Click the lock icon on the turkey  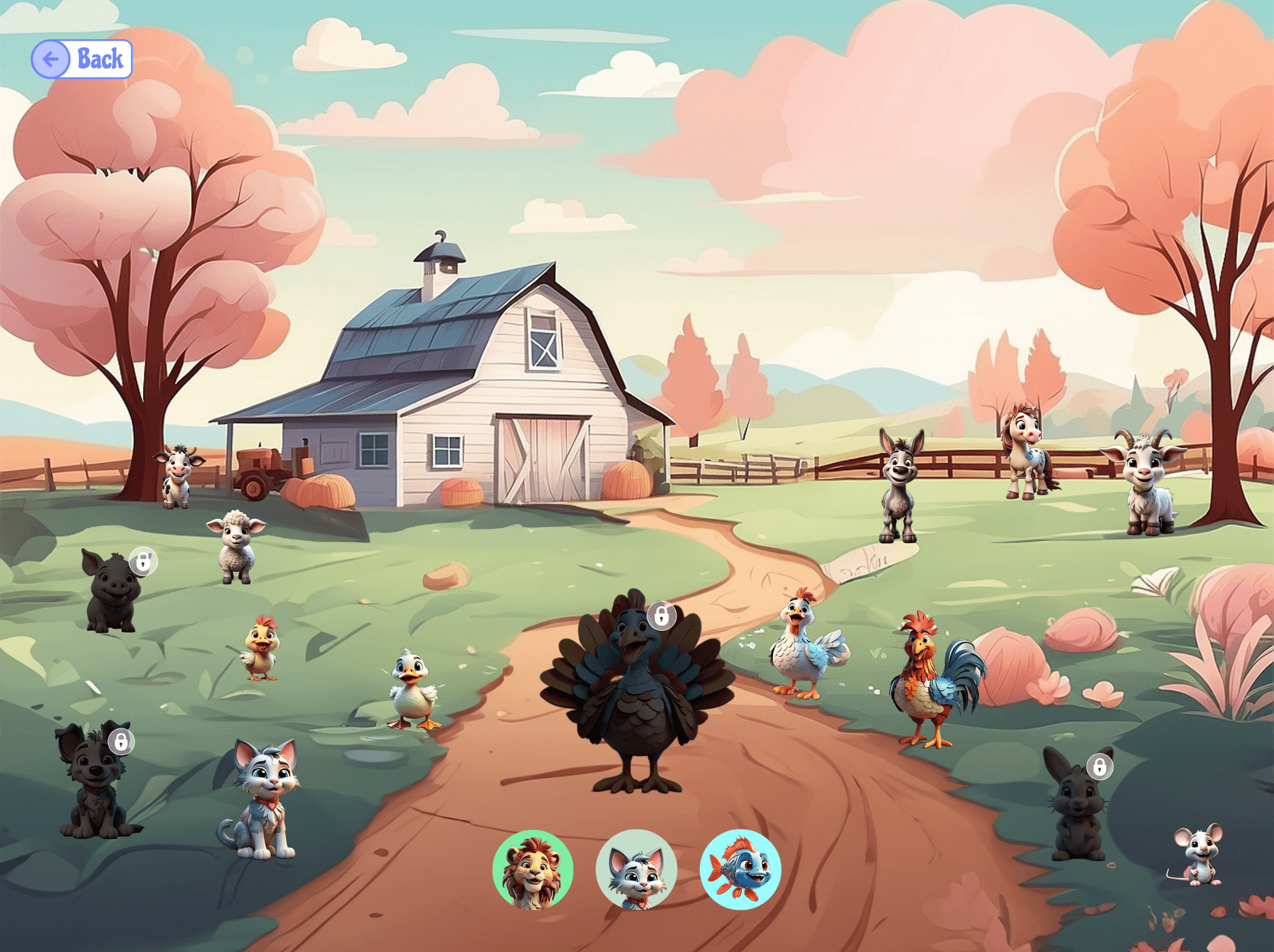pyautogui.click(x=661, y=616)
